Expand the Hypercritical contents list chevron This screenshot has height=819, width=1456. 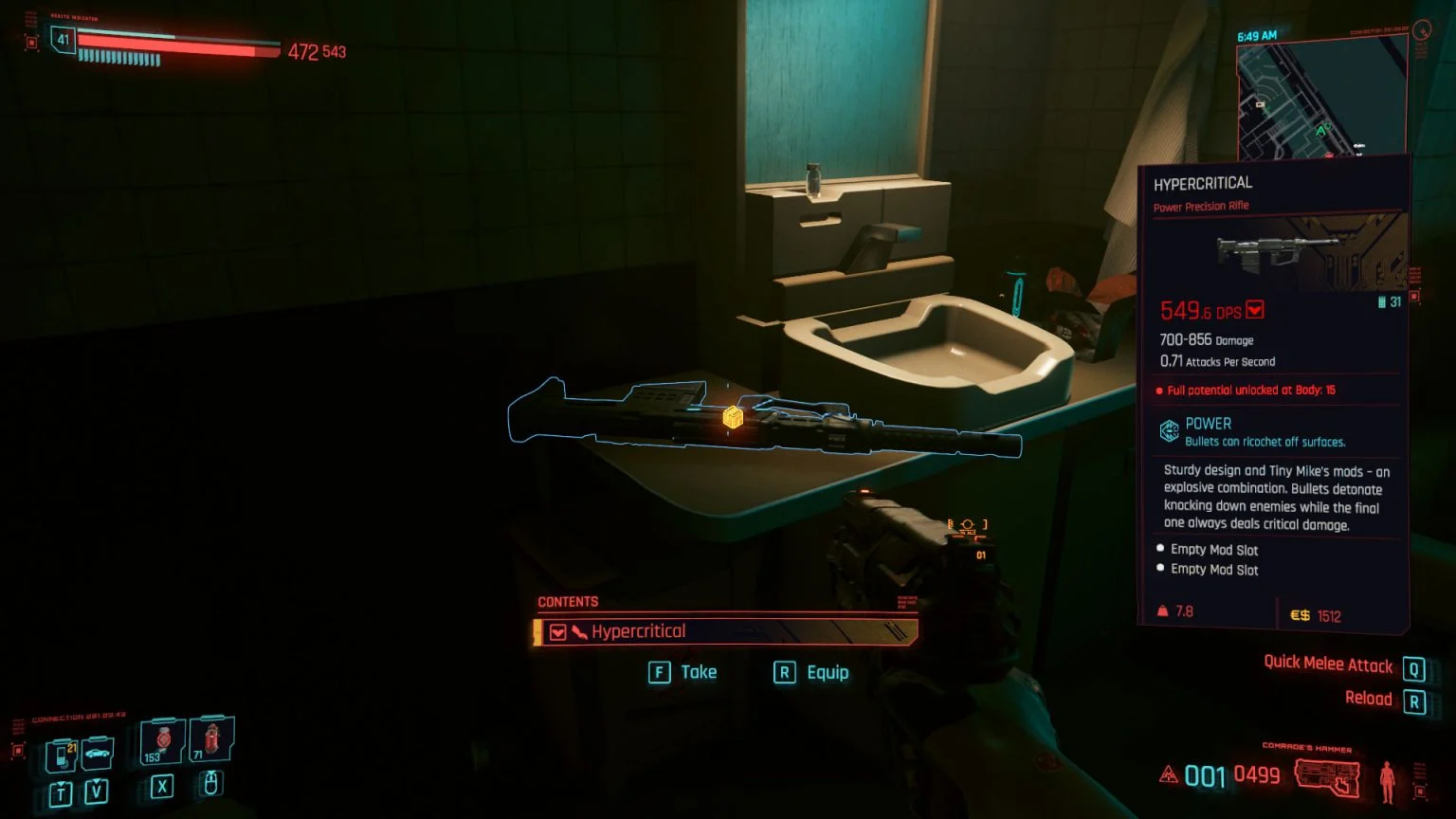pos(558,631)
